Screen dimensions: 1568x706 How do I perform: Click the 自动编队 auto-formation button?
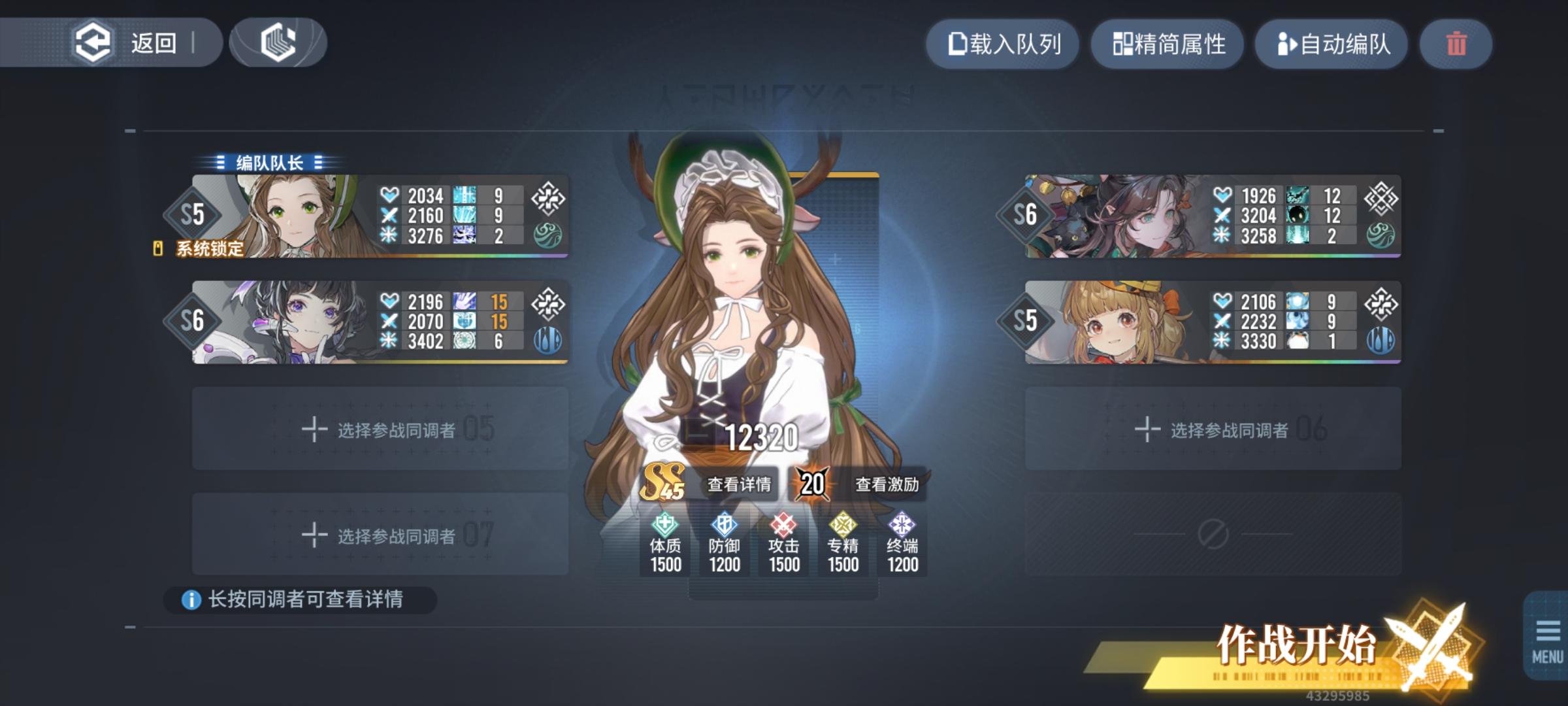click(x=1331, y=44)
